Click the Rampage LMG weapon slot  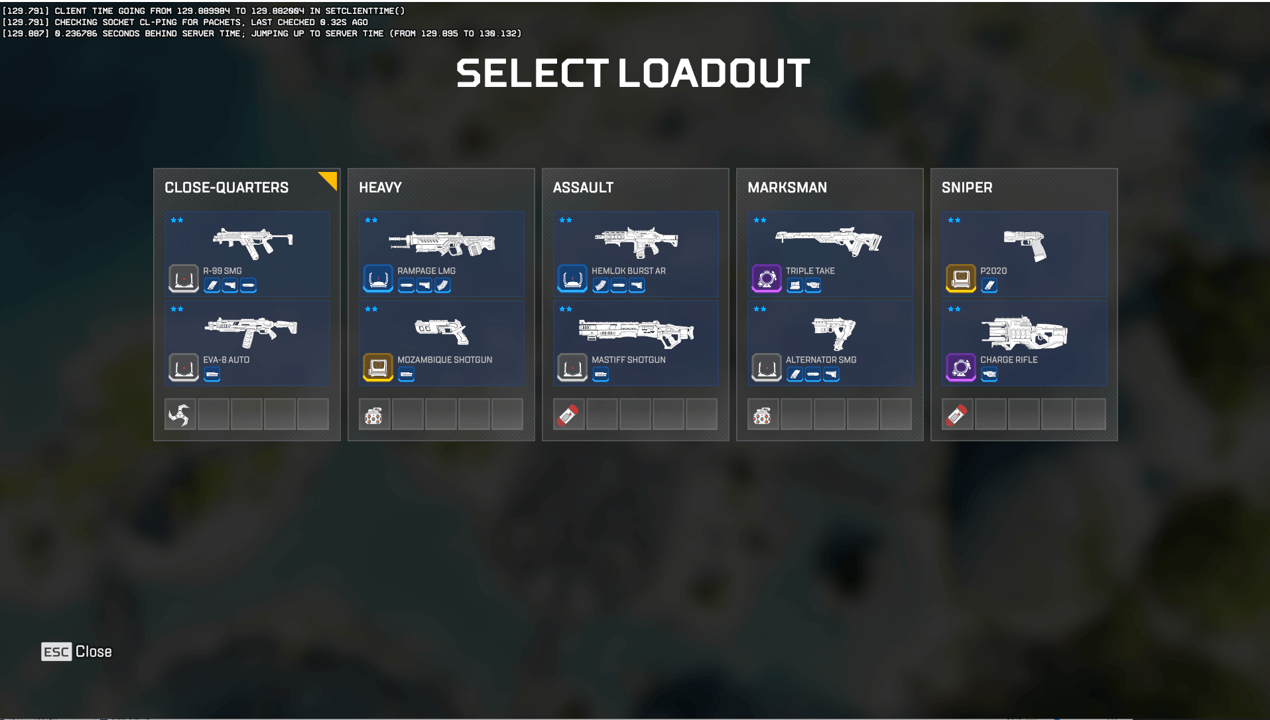tap(441, 254)
